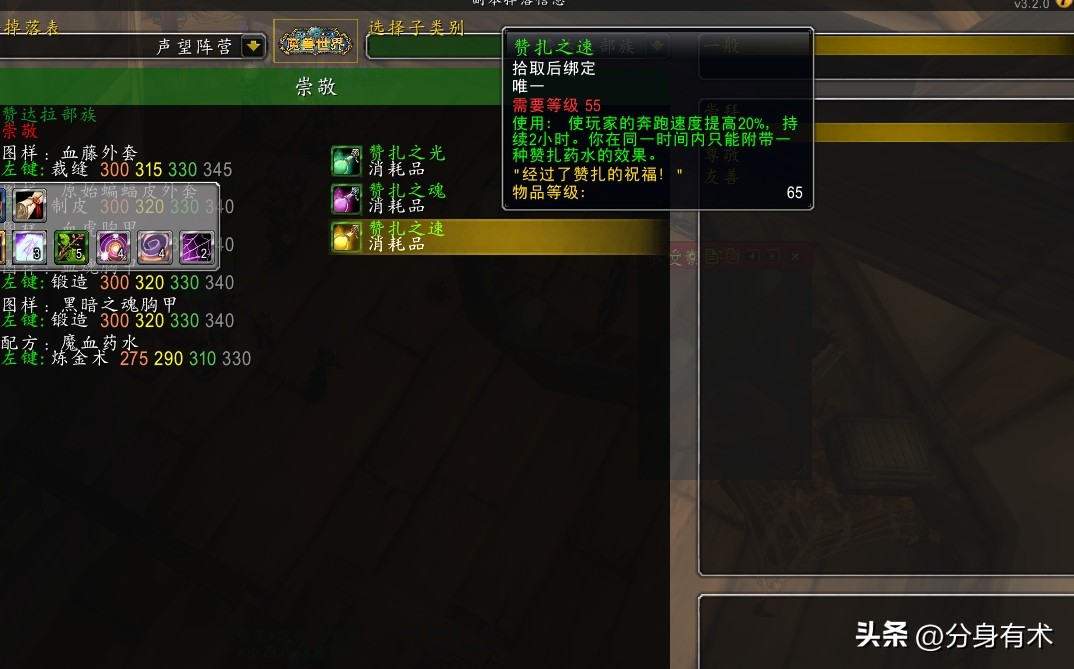Screen dimensions: 1074x669
Task: Activate the green vine ability icon
Action: click(72, 247)
